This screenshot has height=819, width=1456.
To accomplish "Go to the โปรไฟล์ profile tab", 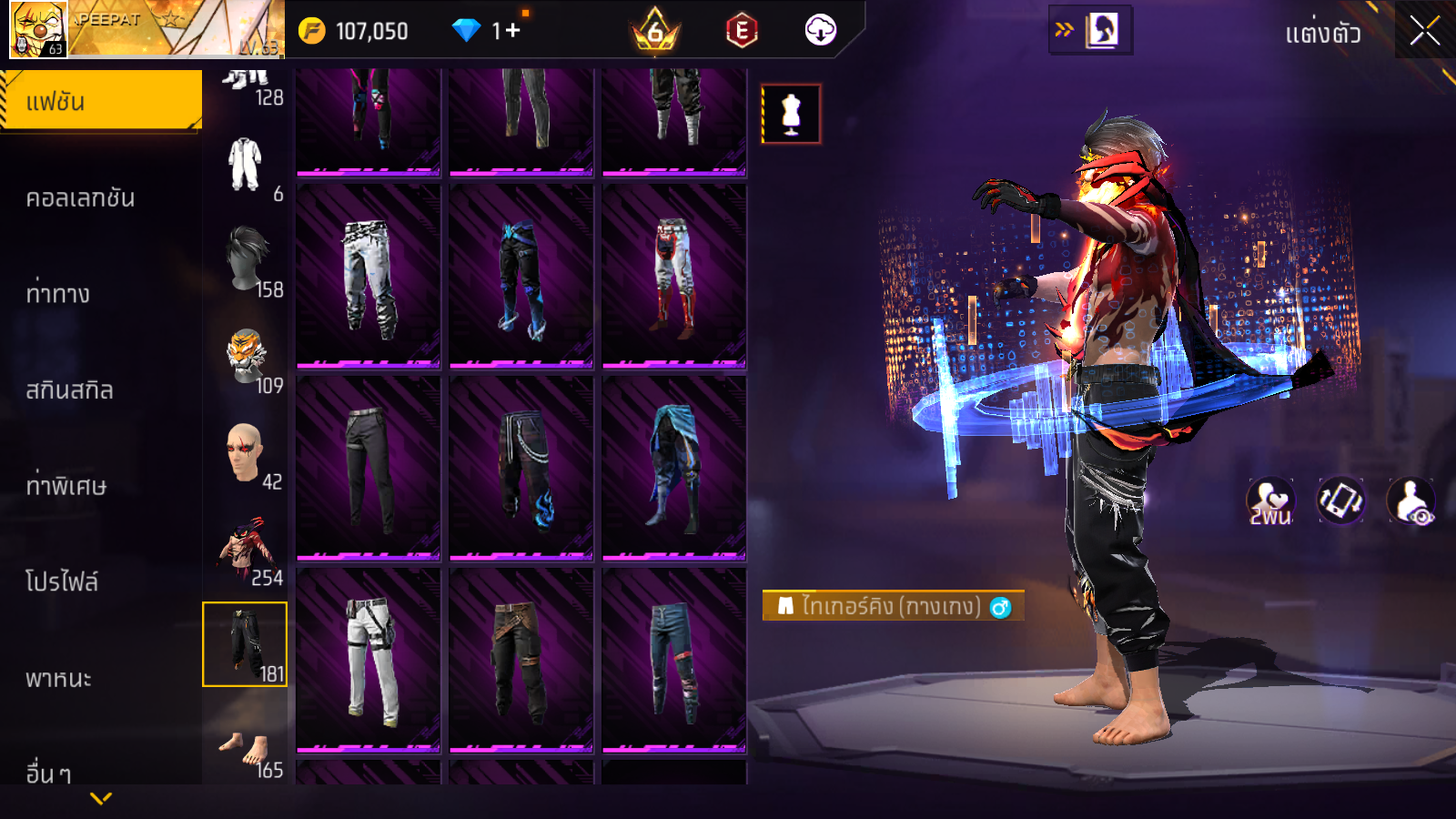I will (x=62, y=582).
